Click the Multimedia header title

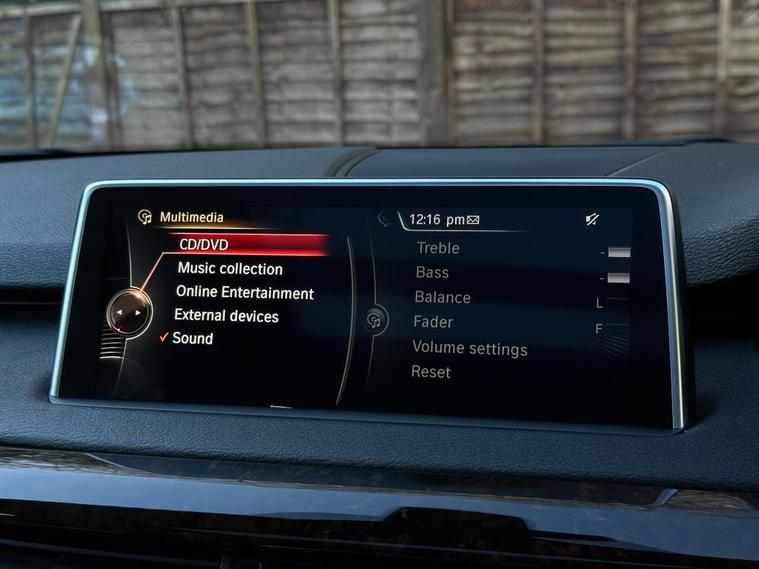click(x=191, y=217)
